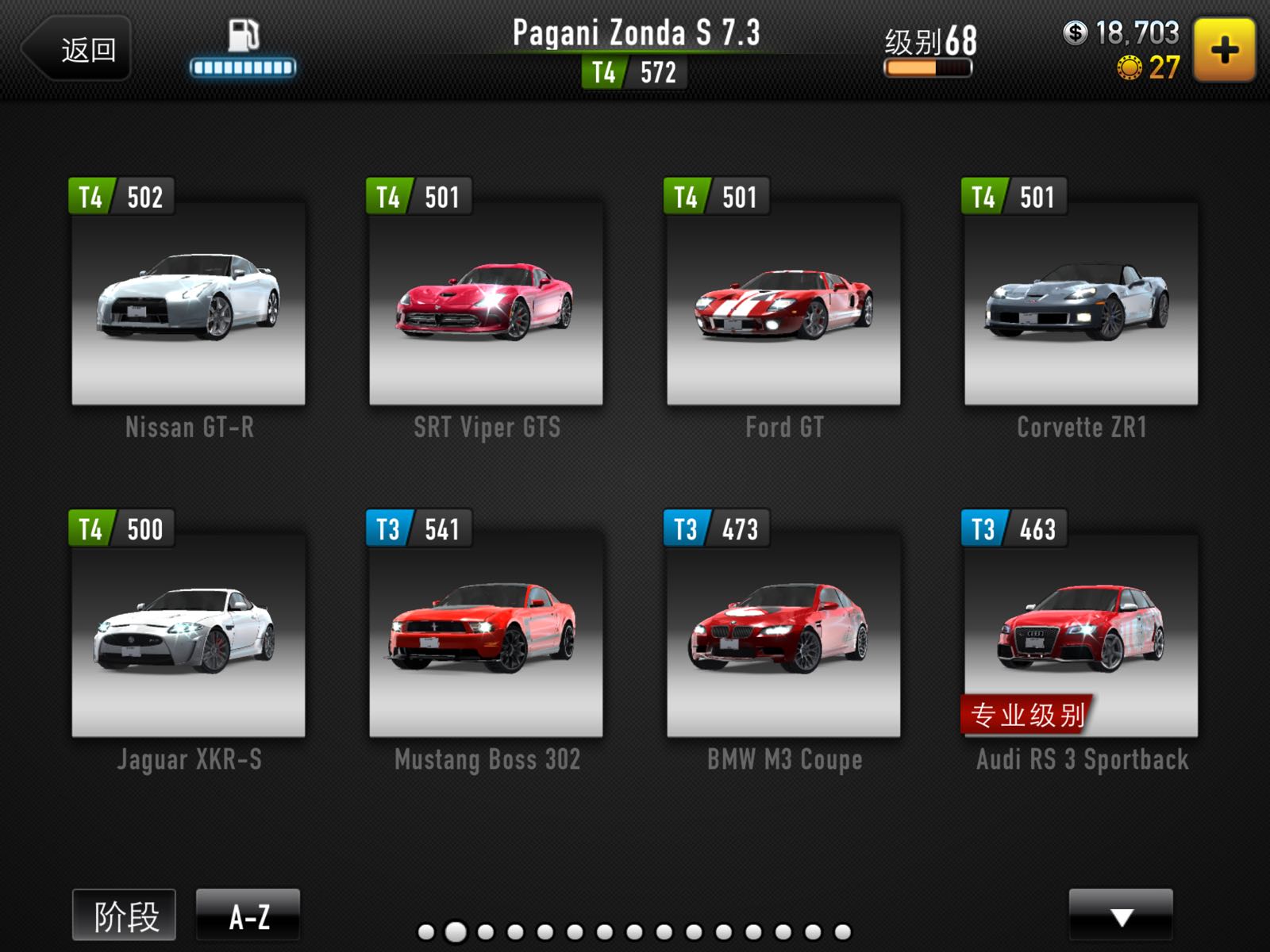
Task: Select the Mustang Boss 302 car
Action: (486, 635)
